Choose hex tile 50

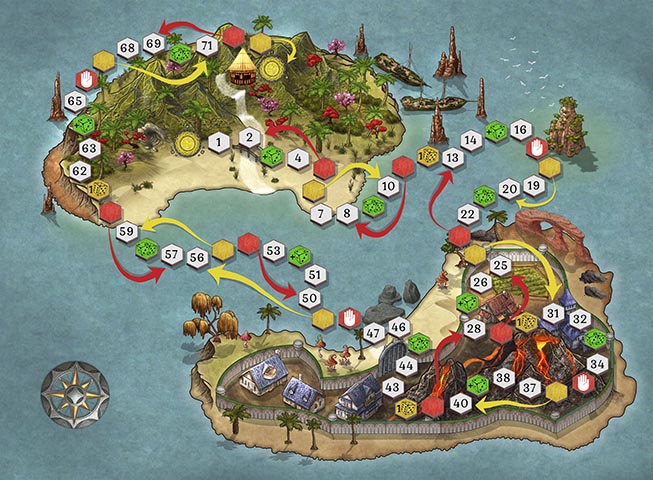click(x=310, y=298)
